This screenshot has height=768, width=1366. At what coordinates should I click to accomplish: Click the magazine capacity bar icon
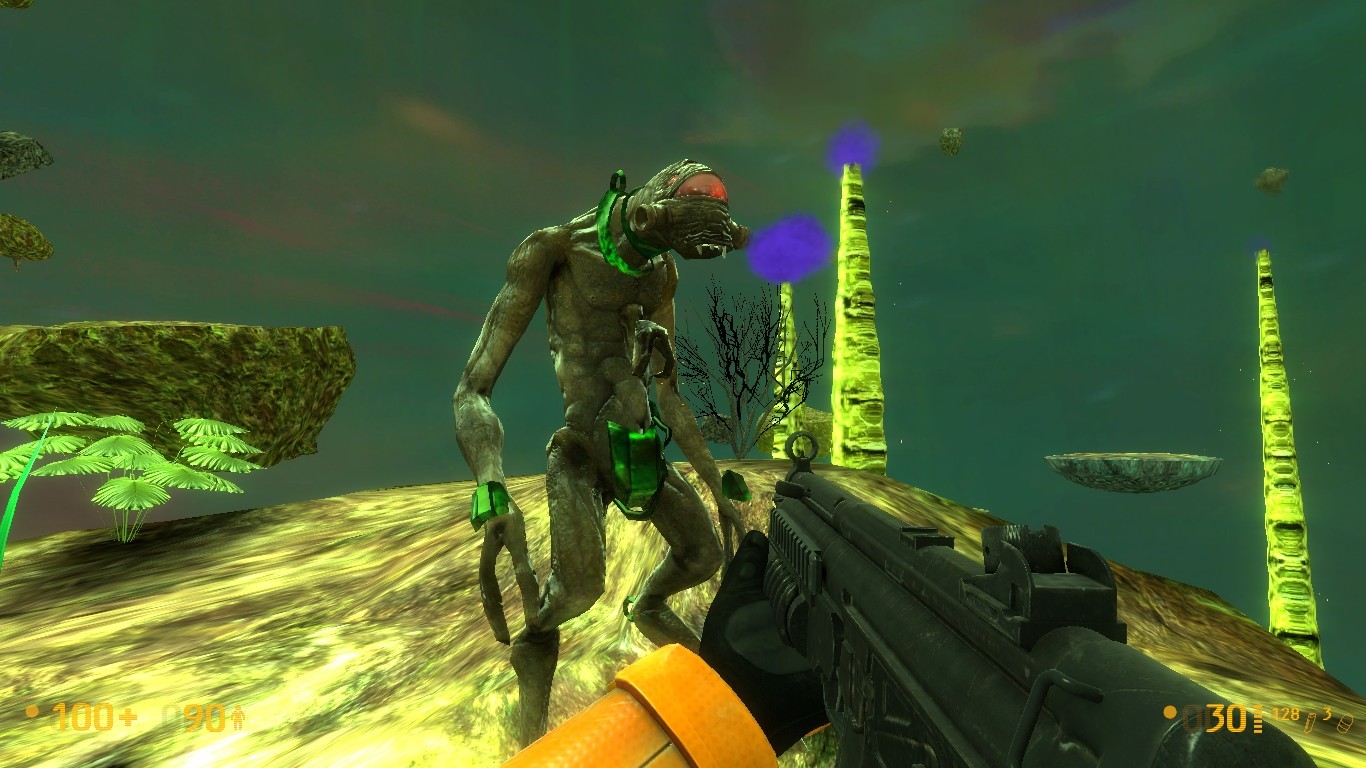(x=1257, y=718)
